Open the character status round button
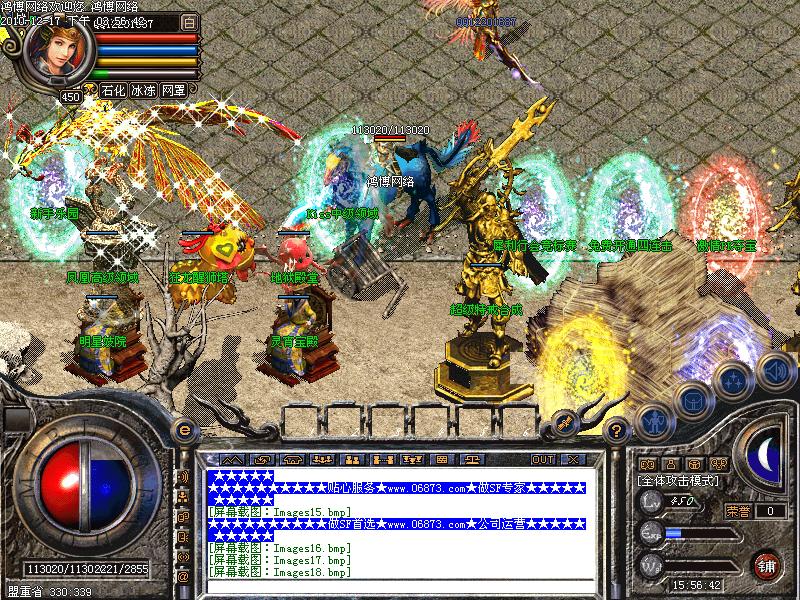800x600 pixels. click(653, 420)
